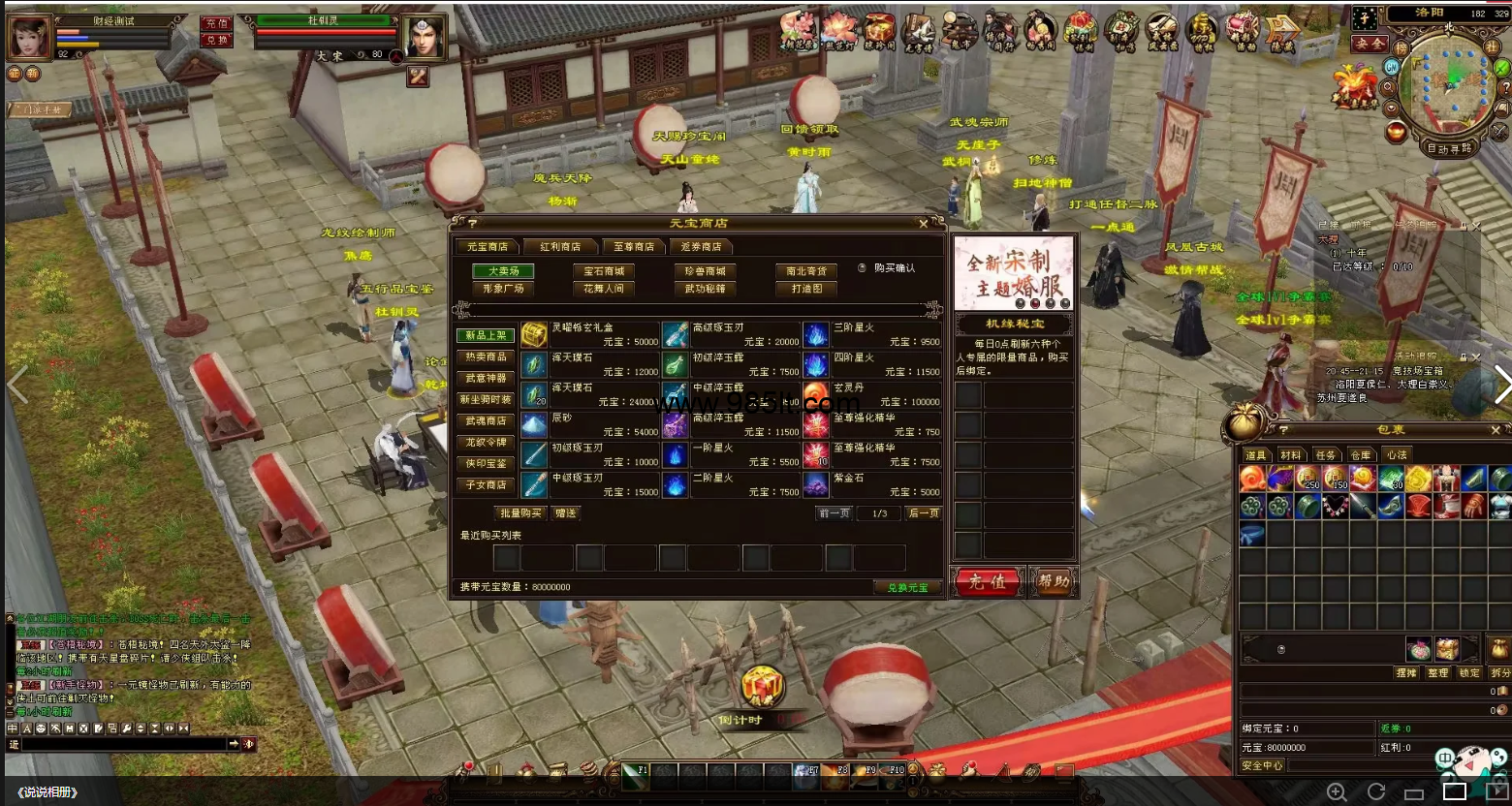Select the 宝石商城 shop category
This screenshot has height=806, width=1512.
(604, 271)
